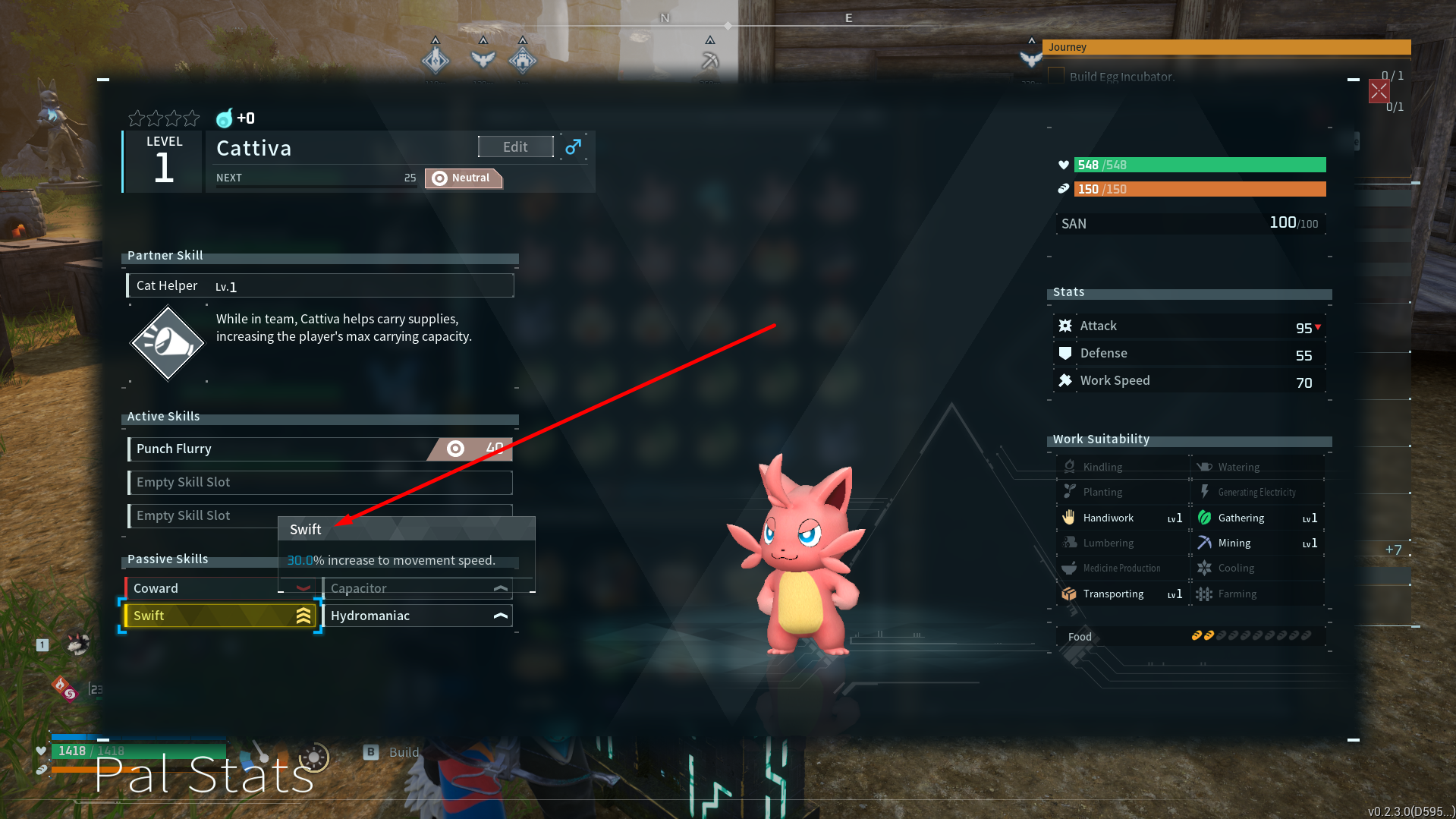The image size is (1456, 819).
Task: Check the Build Egg Incubator task
Action: tap(1056, 76)
